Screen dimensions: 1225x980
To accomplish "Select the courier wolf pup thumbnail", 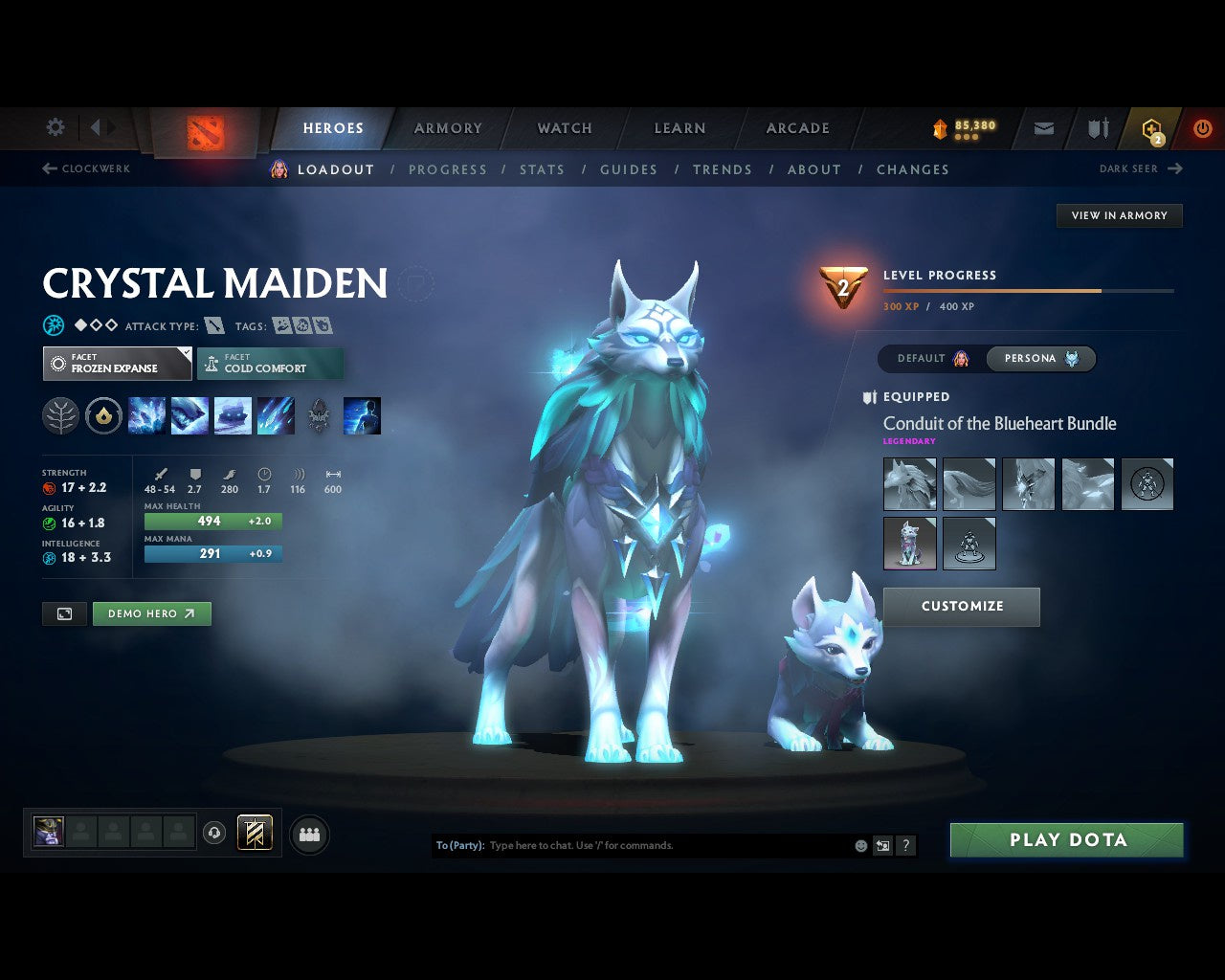I will (909, 543).
